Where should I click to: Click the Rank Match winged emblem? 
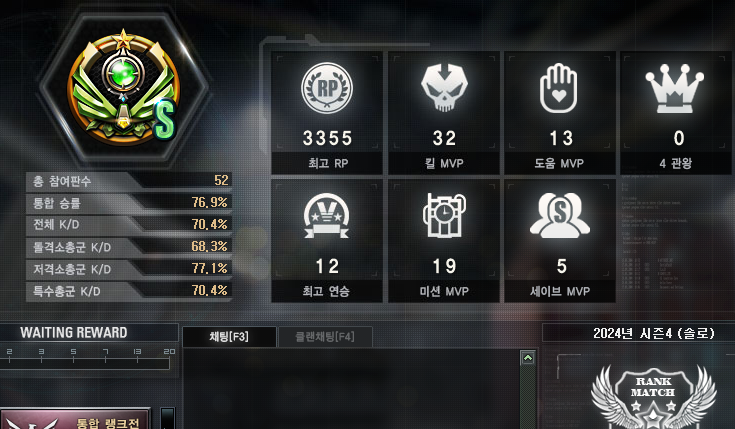[651, 394]
